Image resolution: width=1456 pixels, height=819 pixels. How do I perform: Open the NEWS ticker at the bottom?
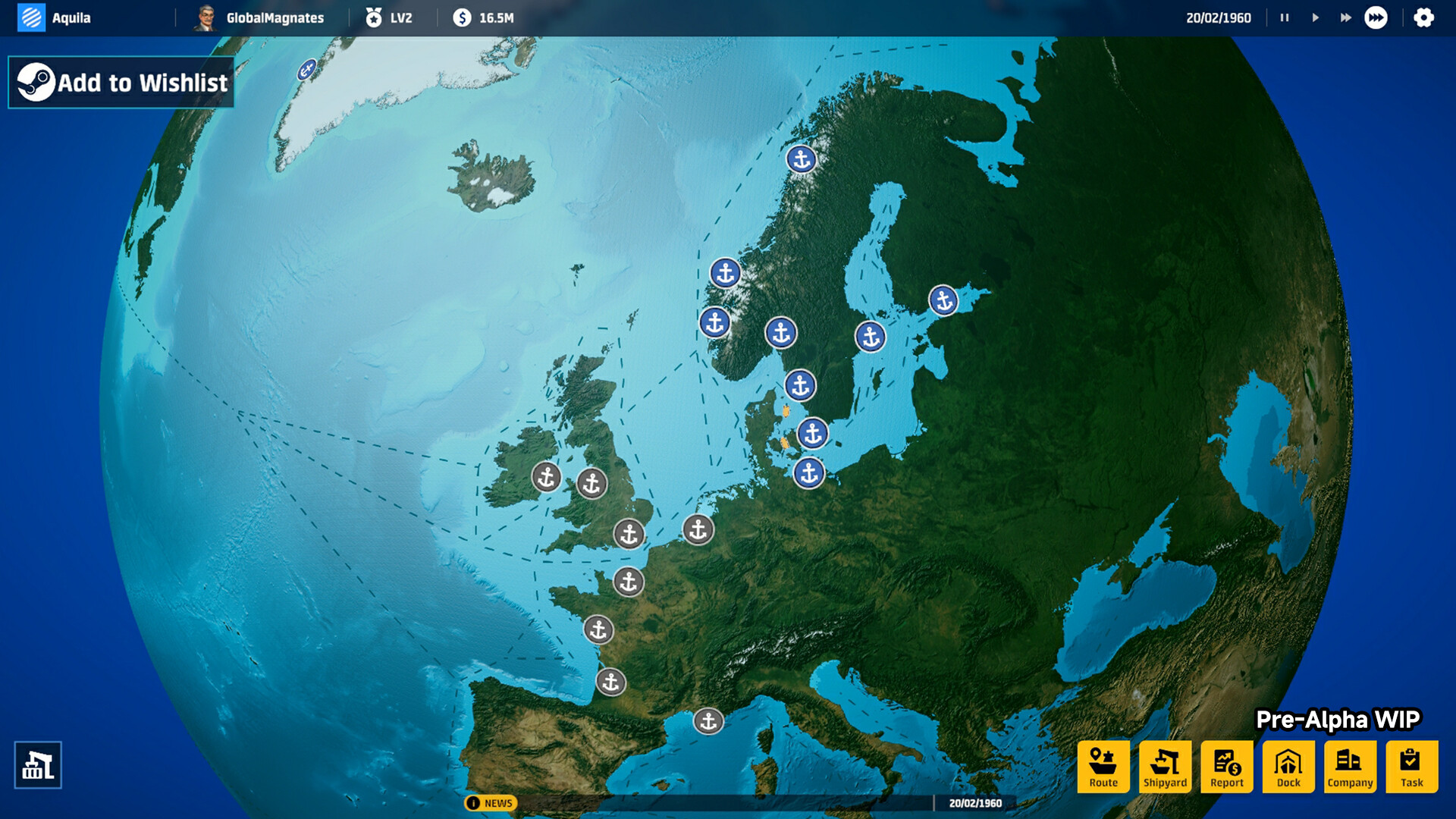[x=493, y=802]
